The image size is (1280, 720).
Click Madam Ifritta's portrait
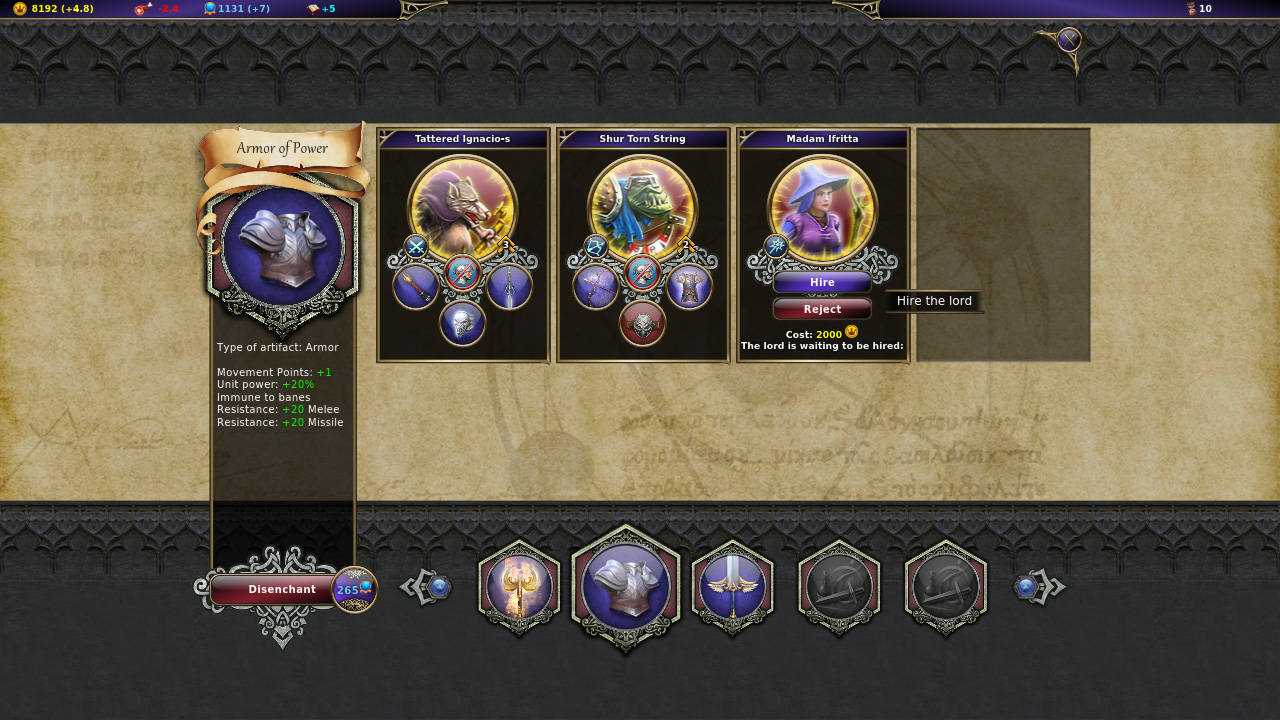(822, 205)
